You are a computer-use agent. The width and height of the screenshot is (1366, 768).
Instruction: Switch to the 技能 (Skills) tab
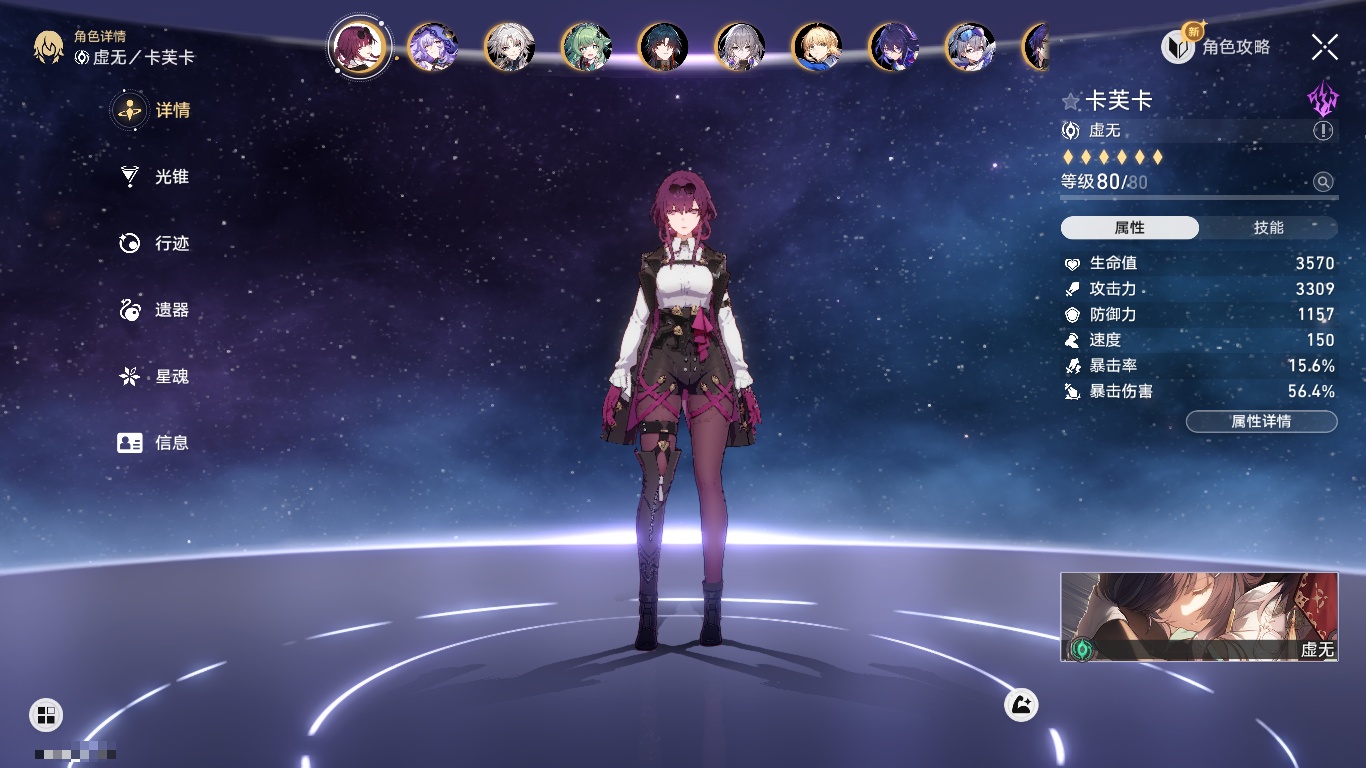[x=1268, y=228]
